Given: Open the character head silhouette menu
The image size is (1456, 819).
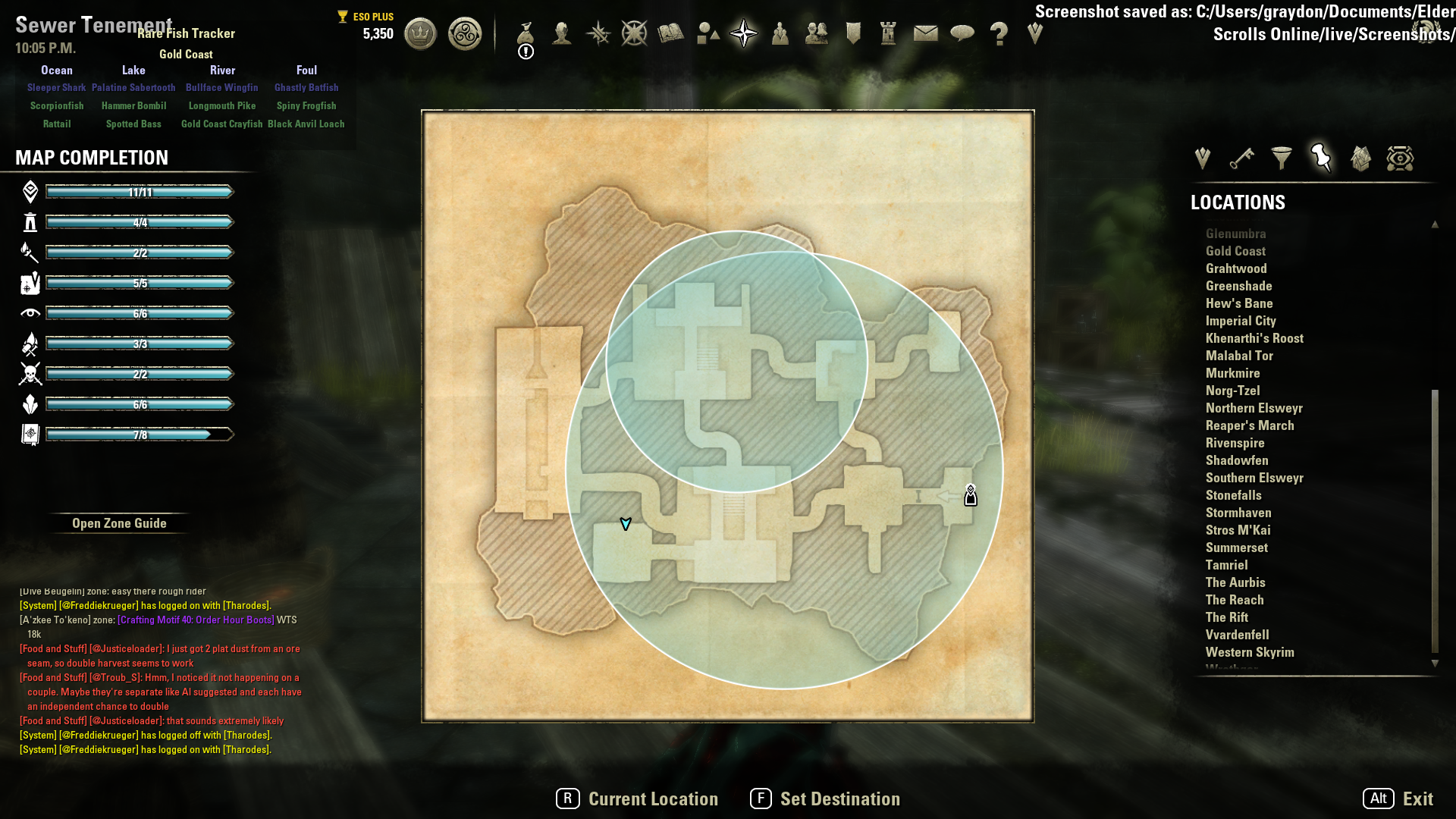Looking at the screenshot, I should click(x=562, y=33).
